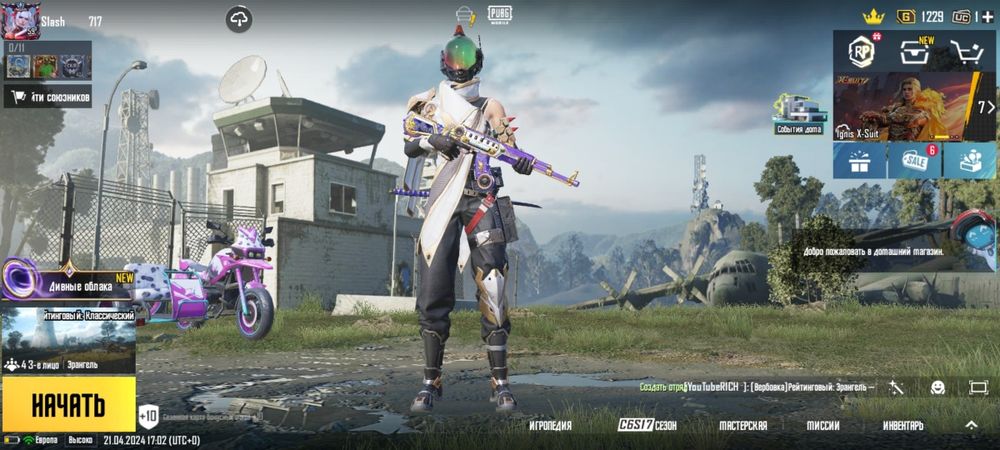This screenshot has height=450, width=1000.
Task: Open the shop cart icon
Action: click(965, 52)
